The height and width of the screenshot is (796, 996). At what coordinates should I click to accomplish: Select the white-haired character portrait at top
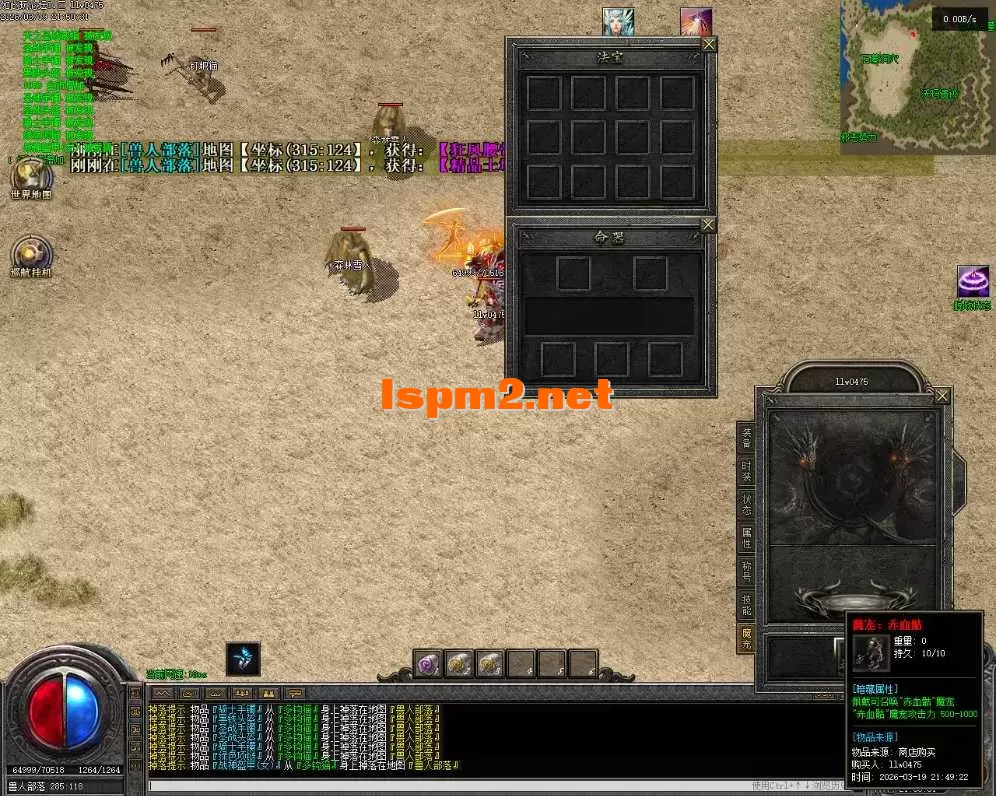click(618, 22)
